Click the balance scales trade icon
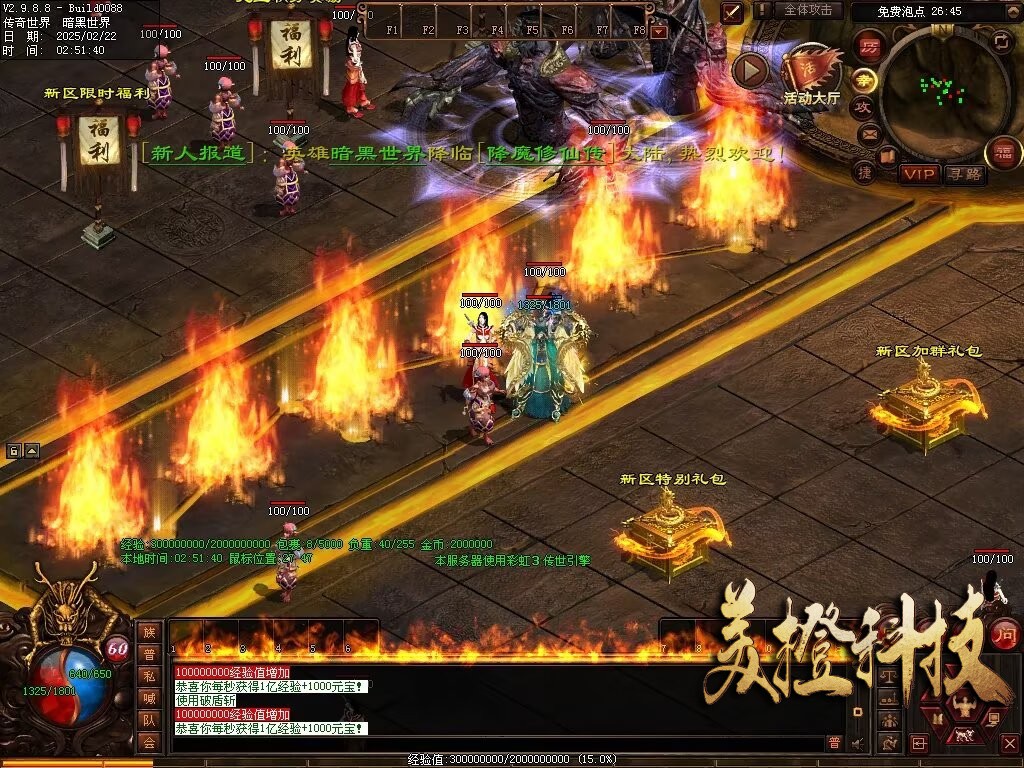Viewport: 1024px width, 768px height. click(x=888, y=676)
